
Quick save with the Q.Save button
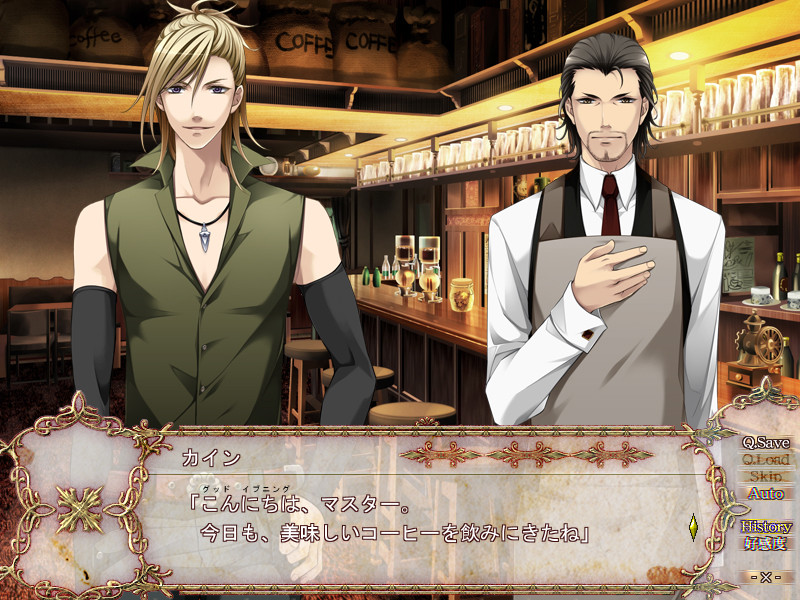click(x=766, y=443)
